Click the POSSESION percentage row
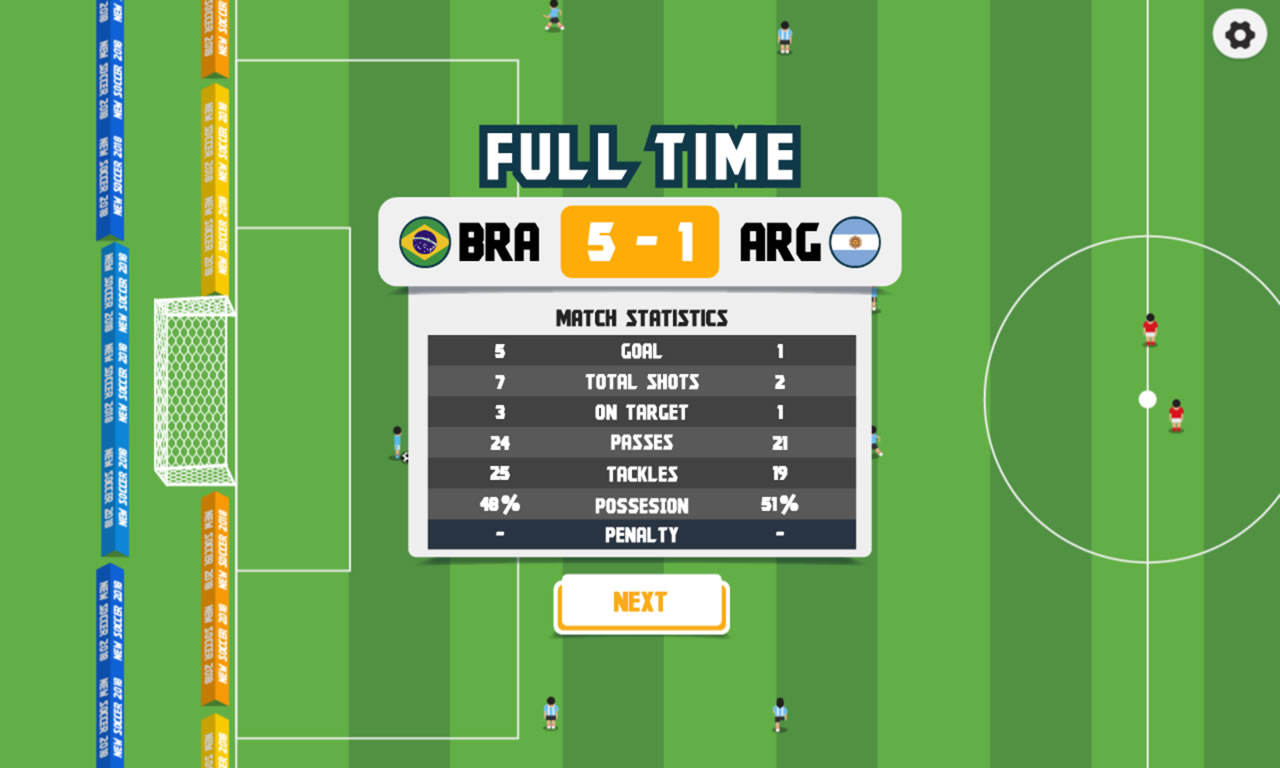 (x=641, y=505)
